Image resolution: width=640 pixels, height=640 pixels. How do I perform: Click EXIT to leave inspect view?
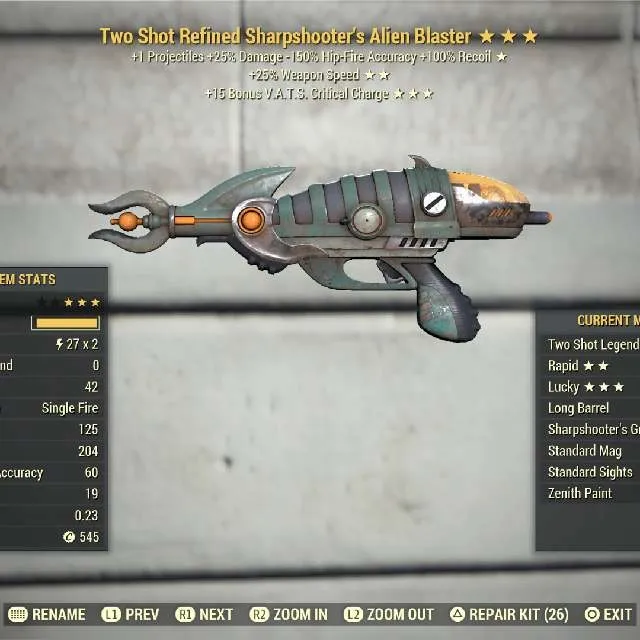(607, 614)
